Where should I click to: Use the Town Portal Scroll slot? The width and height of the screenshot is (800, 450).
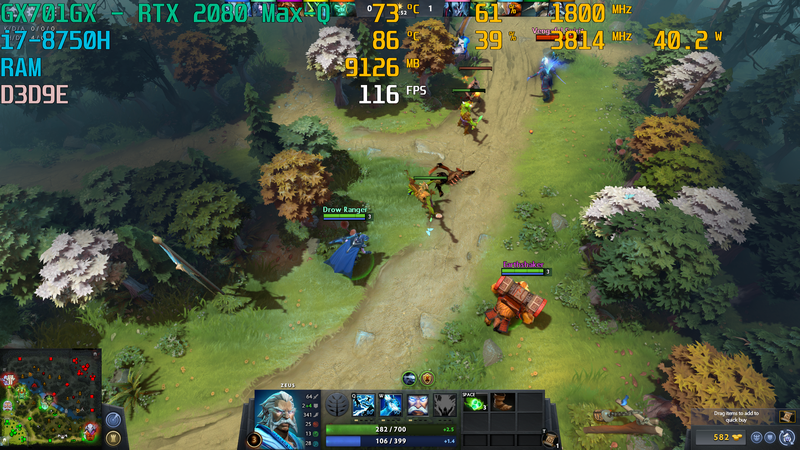(549, 438)
